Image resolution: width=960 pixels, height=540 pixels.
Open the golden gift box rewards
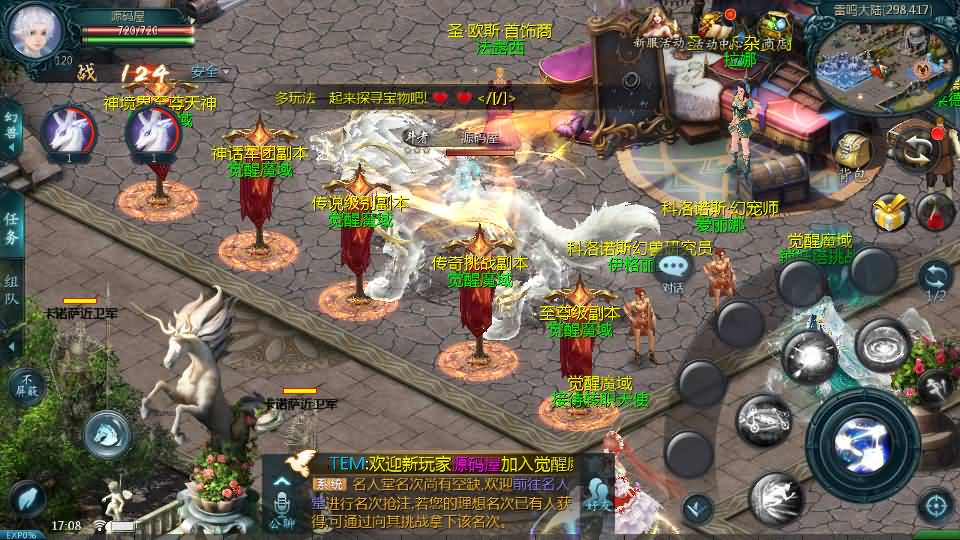coord(888,212)
